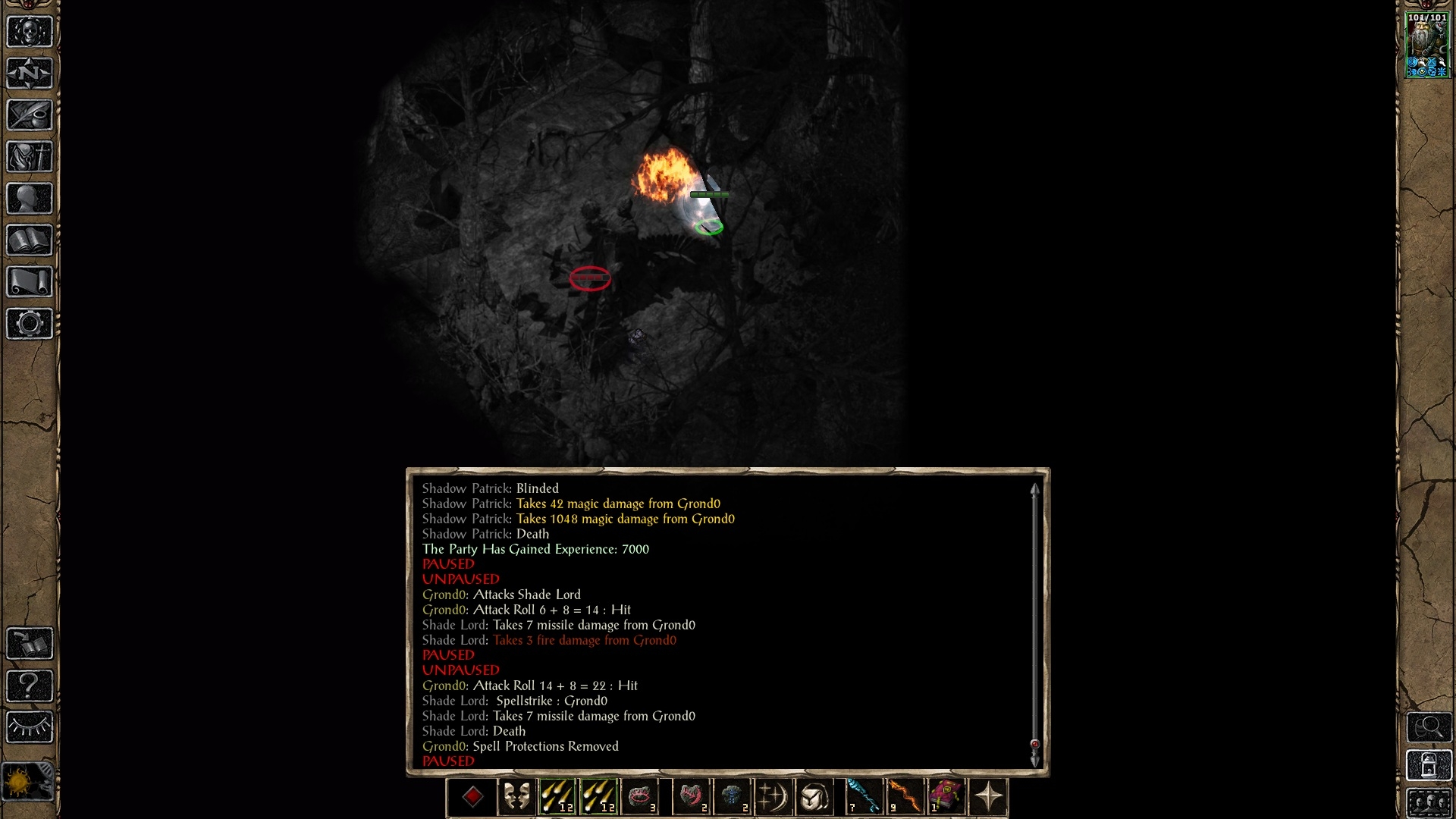
Task: Open the mage spellbook
Action: pos(30,240)
